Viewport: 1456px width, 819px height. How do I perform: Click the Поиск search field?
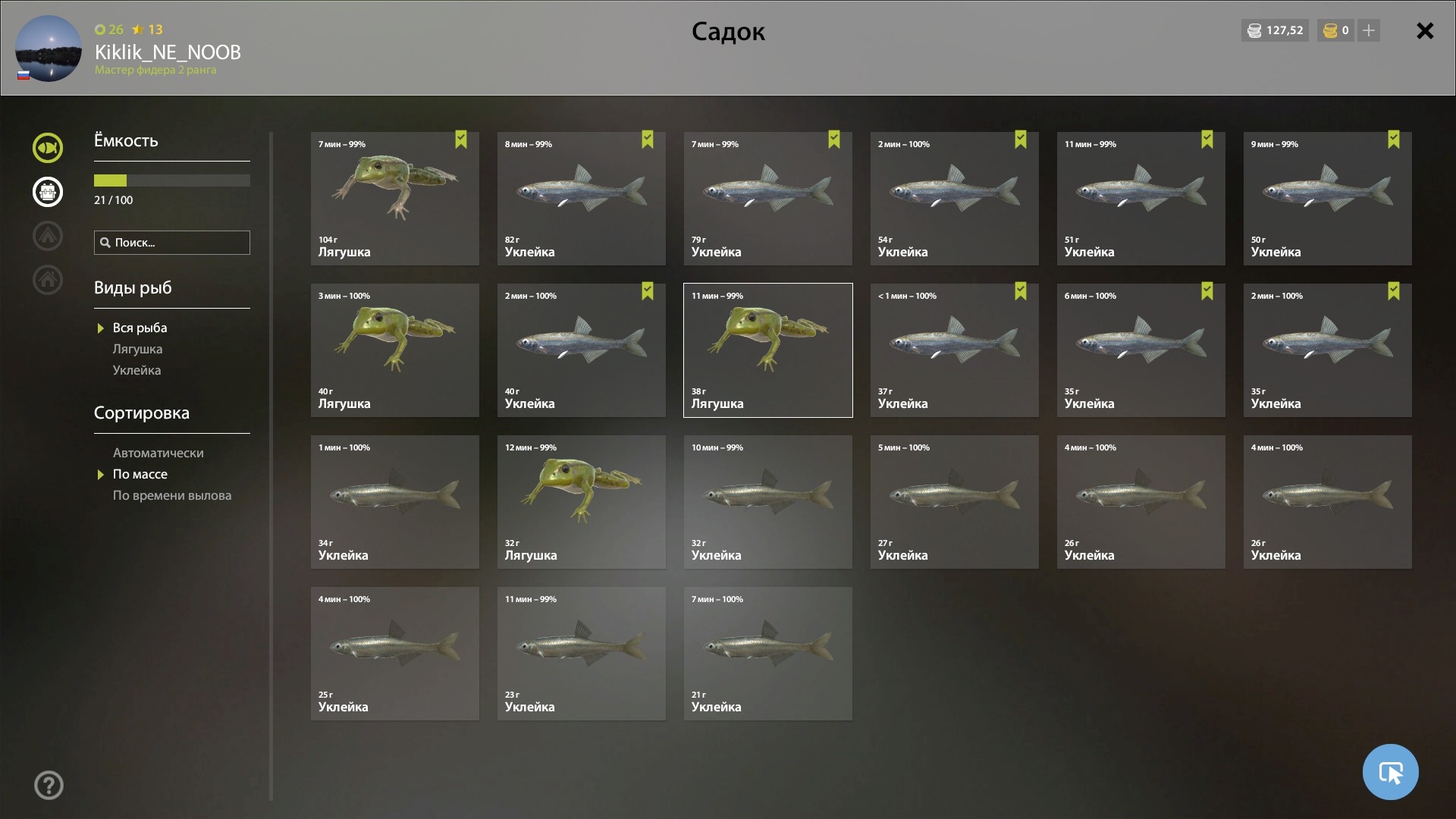pos(172,243)
